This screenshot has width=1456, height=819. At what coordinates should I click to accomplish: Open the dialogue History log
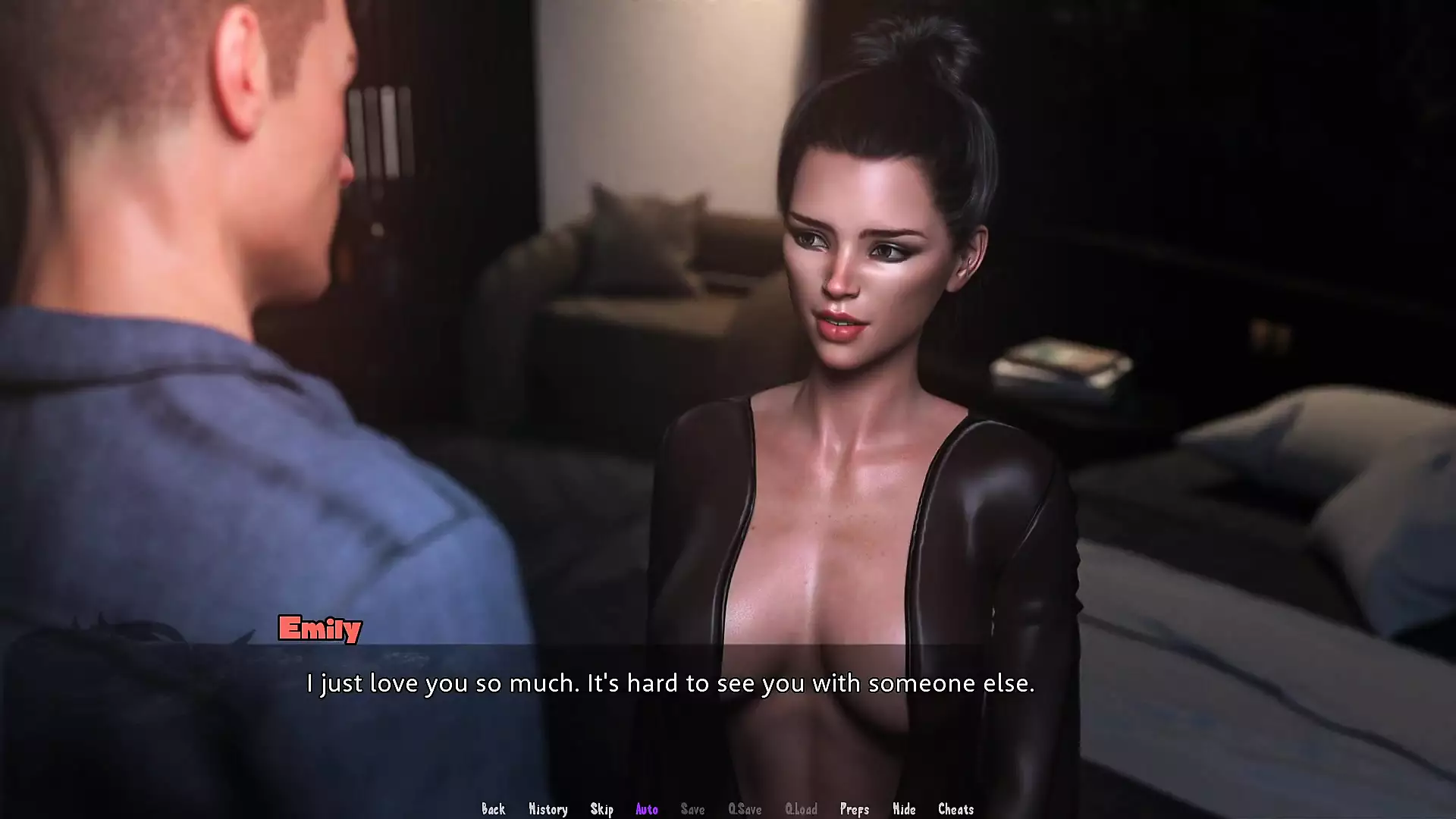pos(548,809)
